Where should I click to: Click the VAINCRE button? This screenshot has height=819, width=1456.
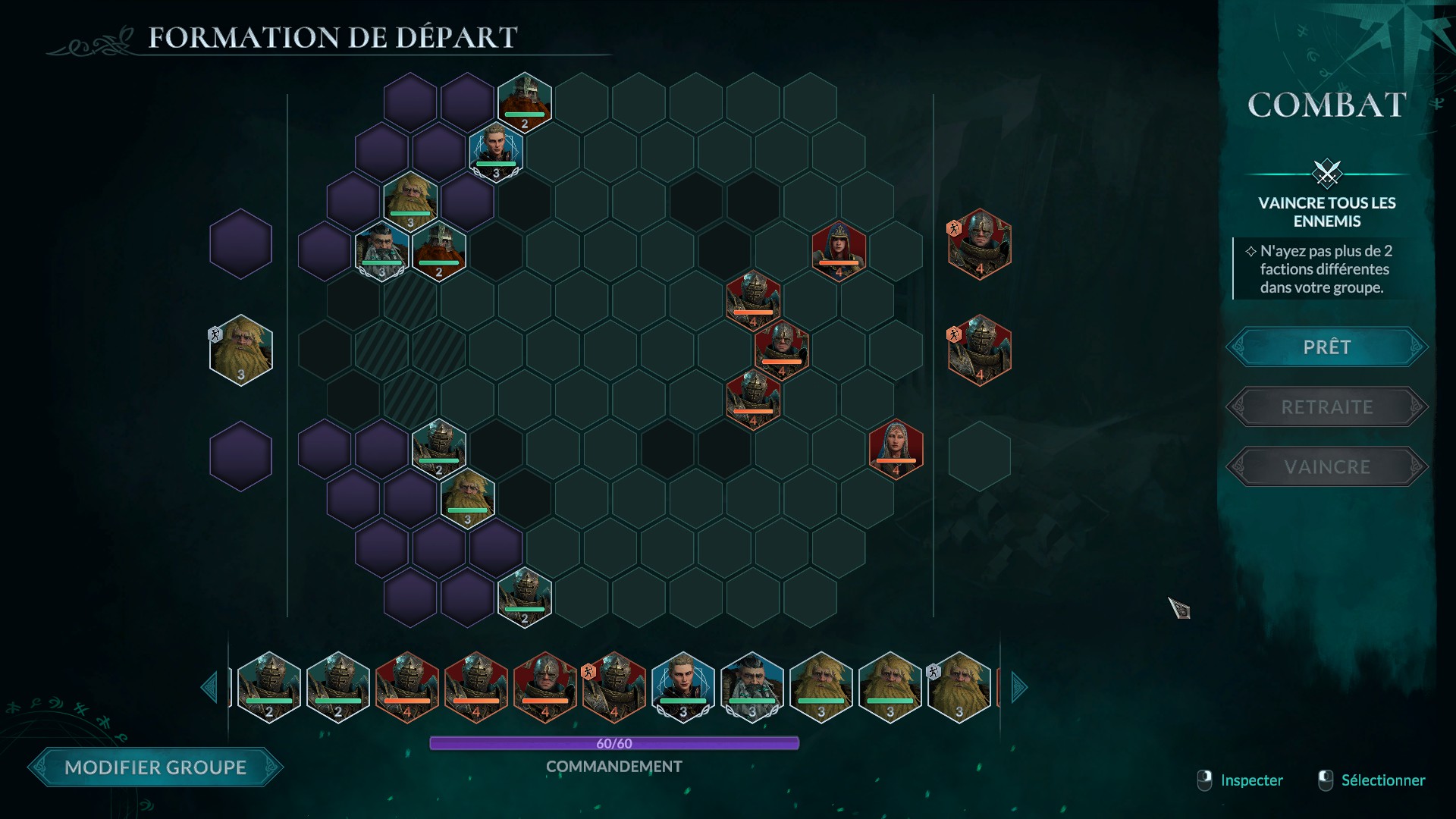click(1327, 467)
